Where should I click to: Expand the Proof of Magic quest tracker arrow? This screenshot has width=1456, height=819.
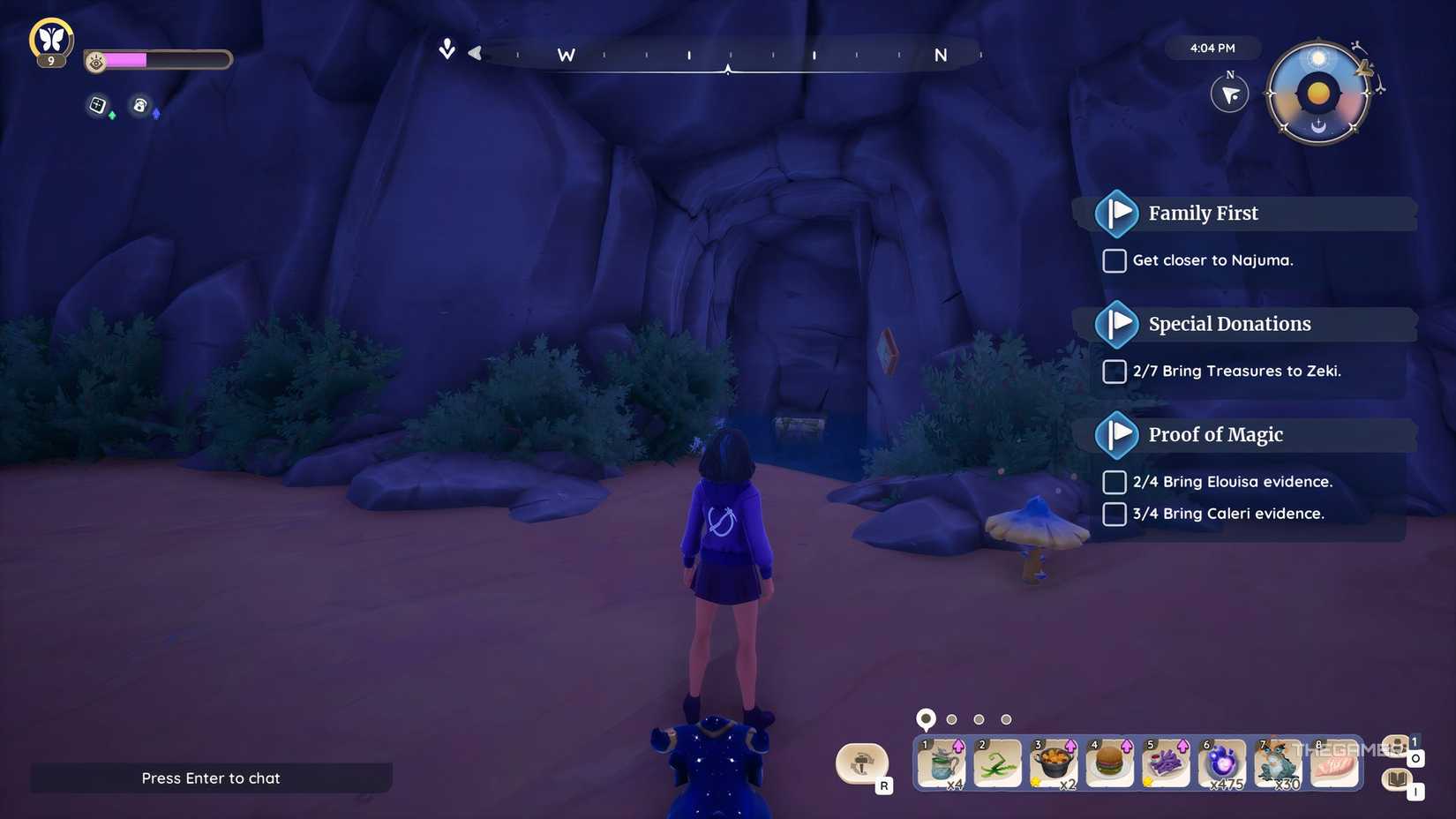pos(1117,434)
